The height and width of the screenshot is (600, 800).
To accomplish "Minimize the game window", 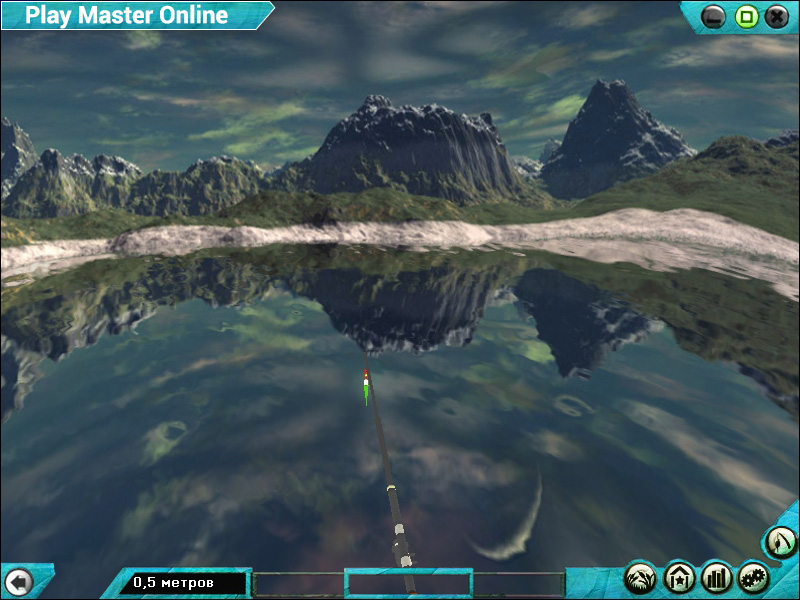I will click(x=714, y=16).
